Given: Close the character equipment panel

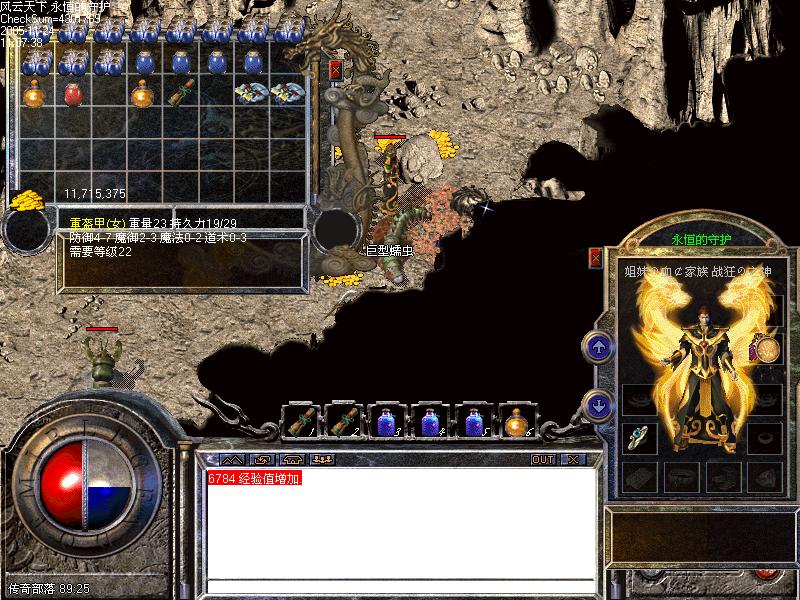Looking at the screenshot, I should pyautogui.click(x=596, y=257).
